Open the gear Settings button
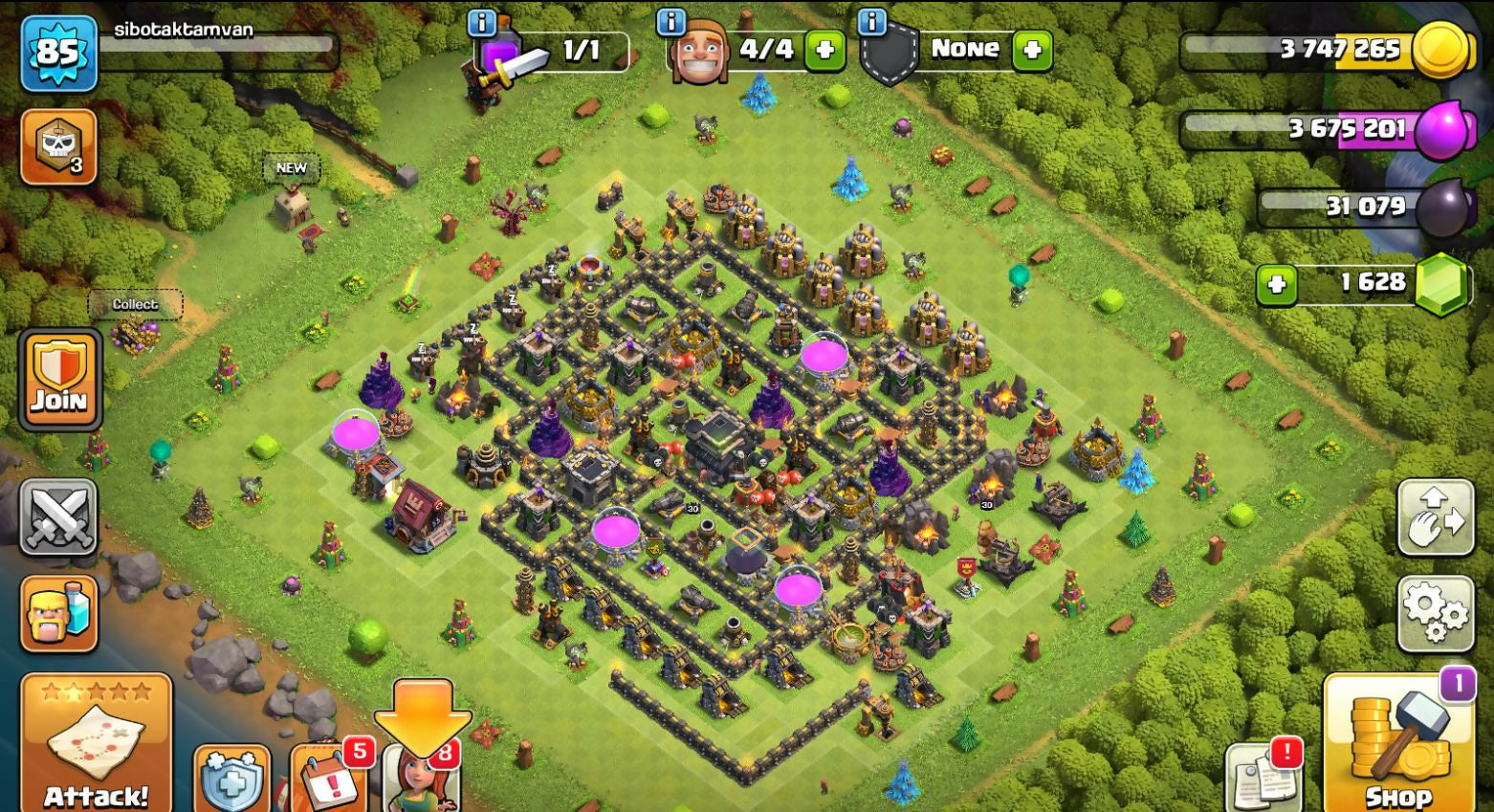 coord(1435,613)
